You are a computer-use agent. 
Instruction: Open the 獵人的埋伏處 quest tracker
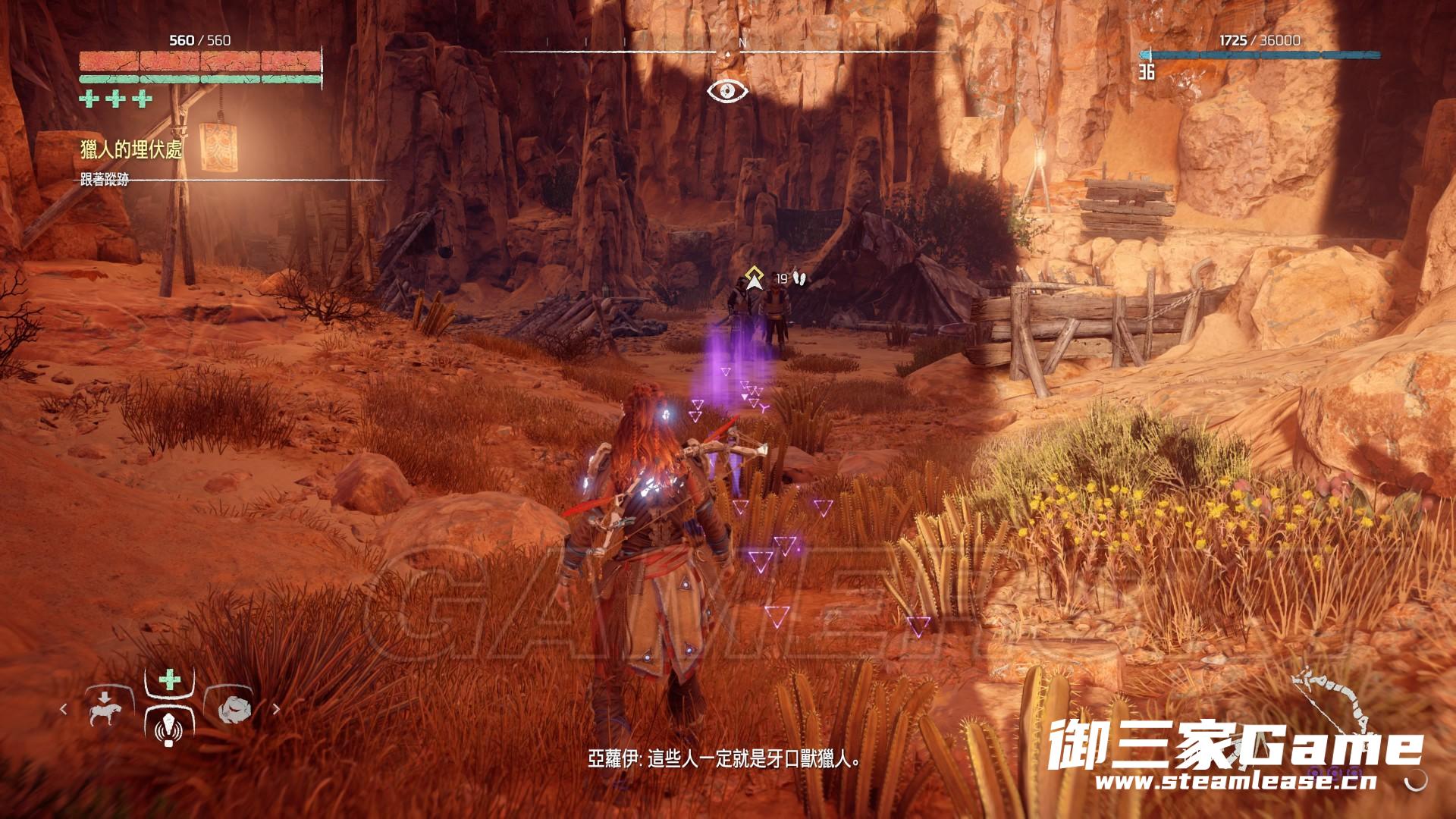(x=132, y=149)
